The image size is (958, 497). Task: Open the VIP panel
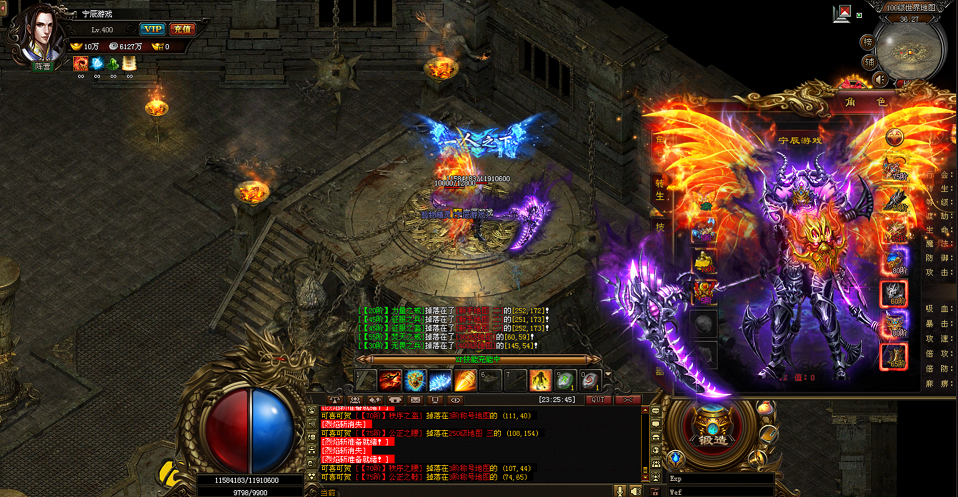tap(152, 29)
